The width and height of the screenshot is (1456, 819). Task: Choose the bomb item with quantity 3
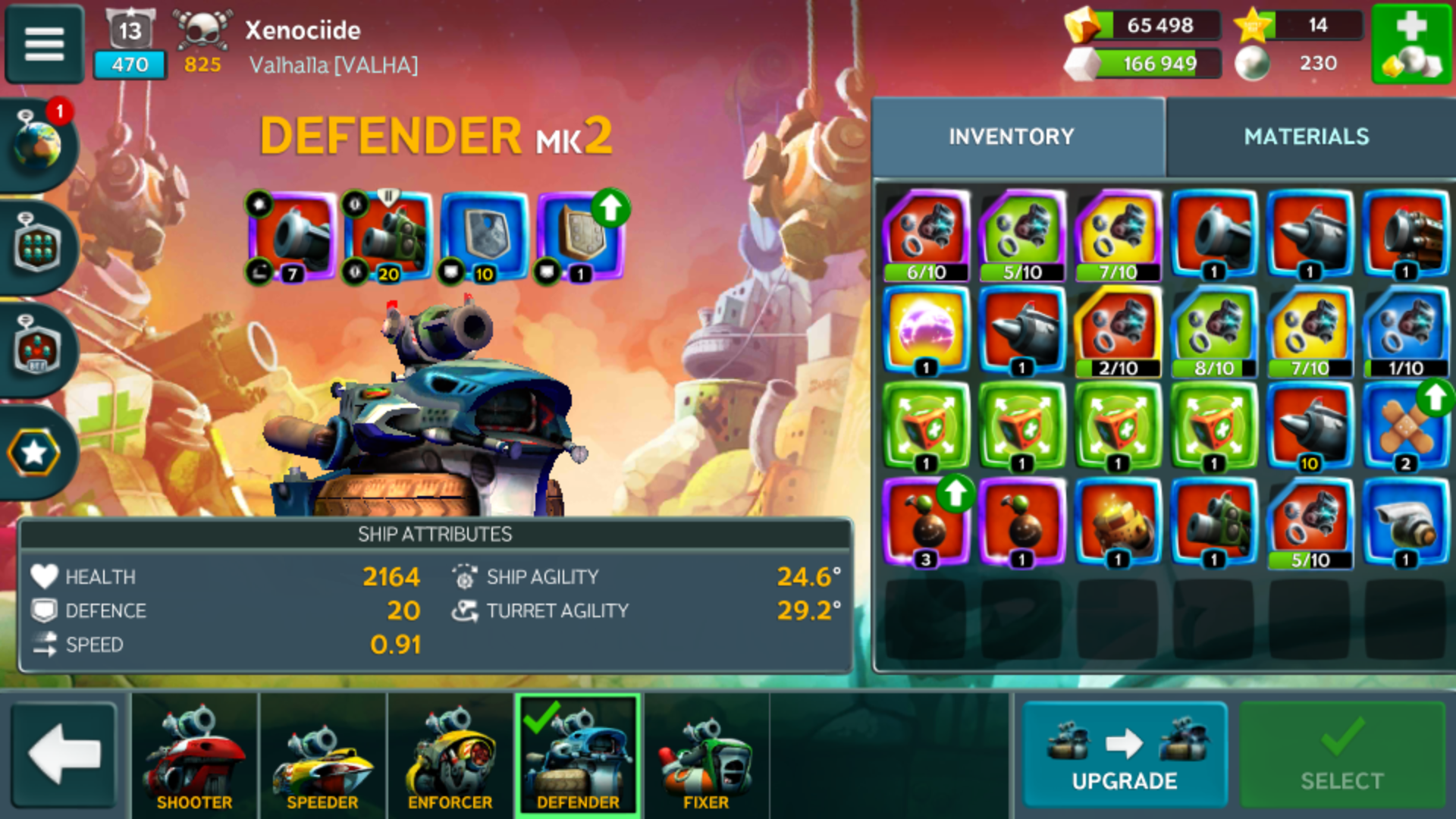click(925, 522)
